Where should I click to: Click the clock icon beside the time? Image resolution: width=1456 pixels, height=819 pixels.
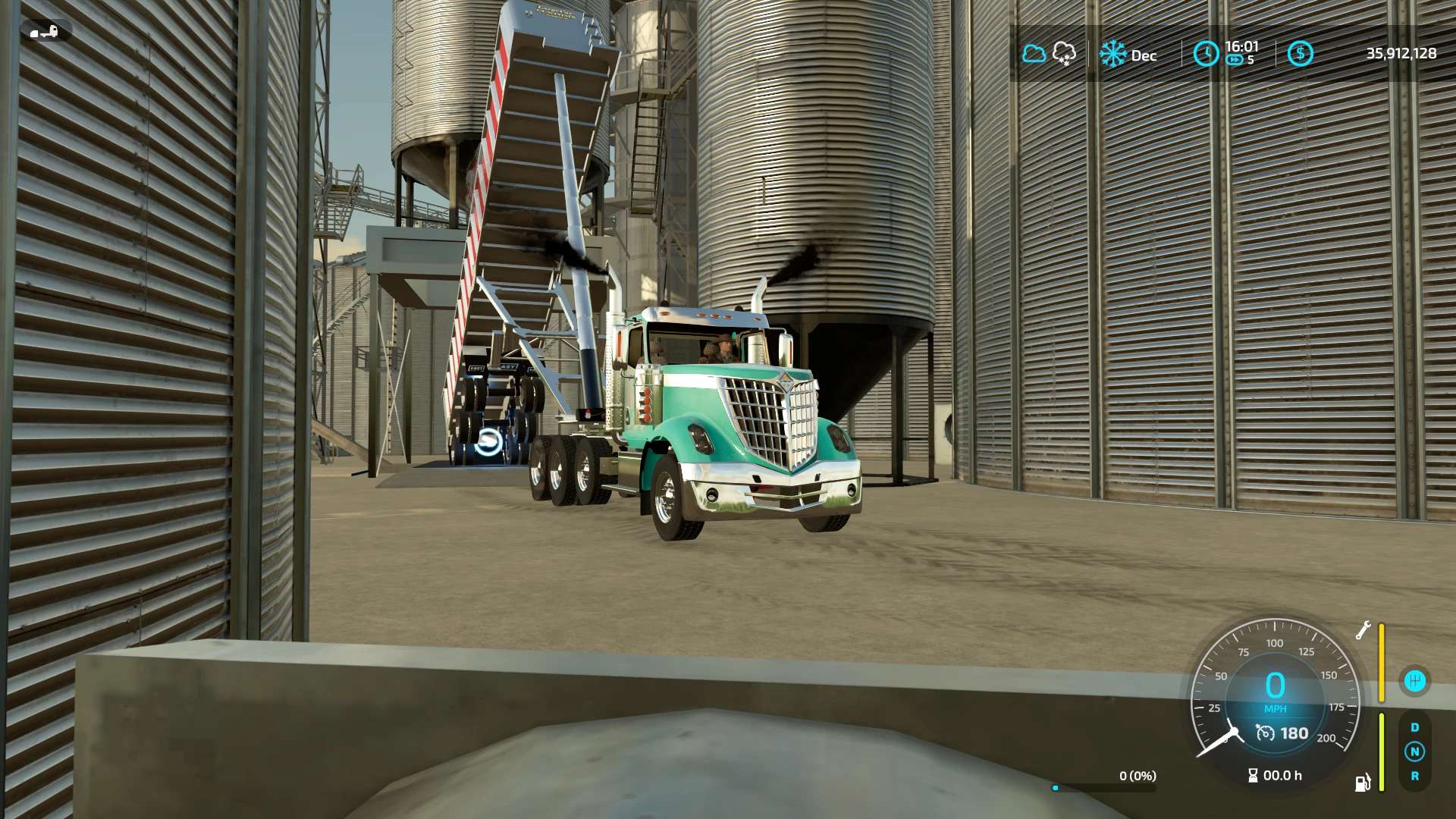click(x=1206, y=53)
